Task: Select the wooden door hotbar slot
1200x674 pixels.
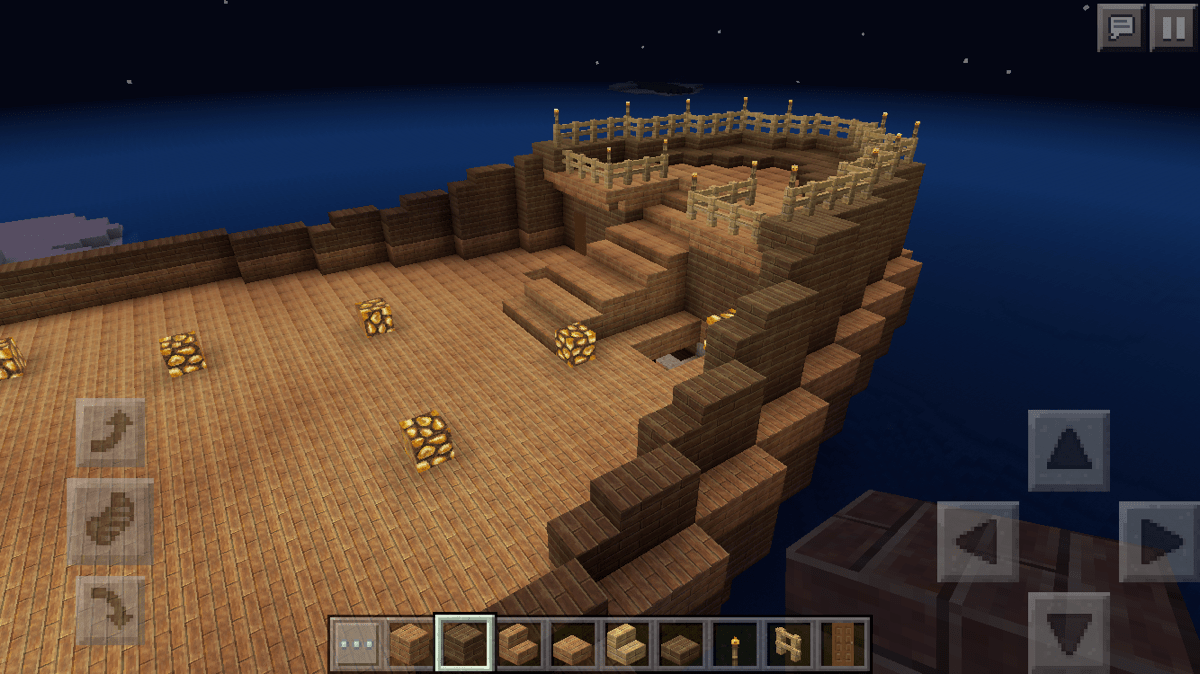Action: pyautogui.click(x=842, y=645)
